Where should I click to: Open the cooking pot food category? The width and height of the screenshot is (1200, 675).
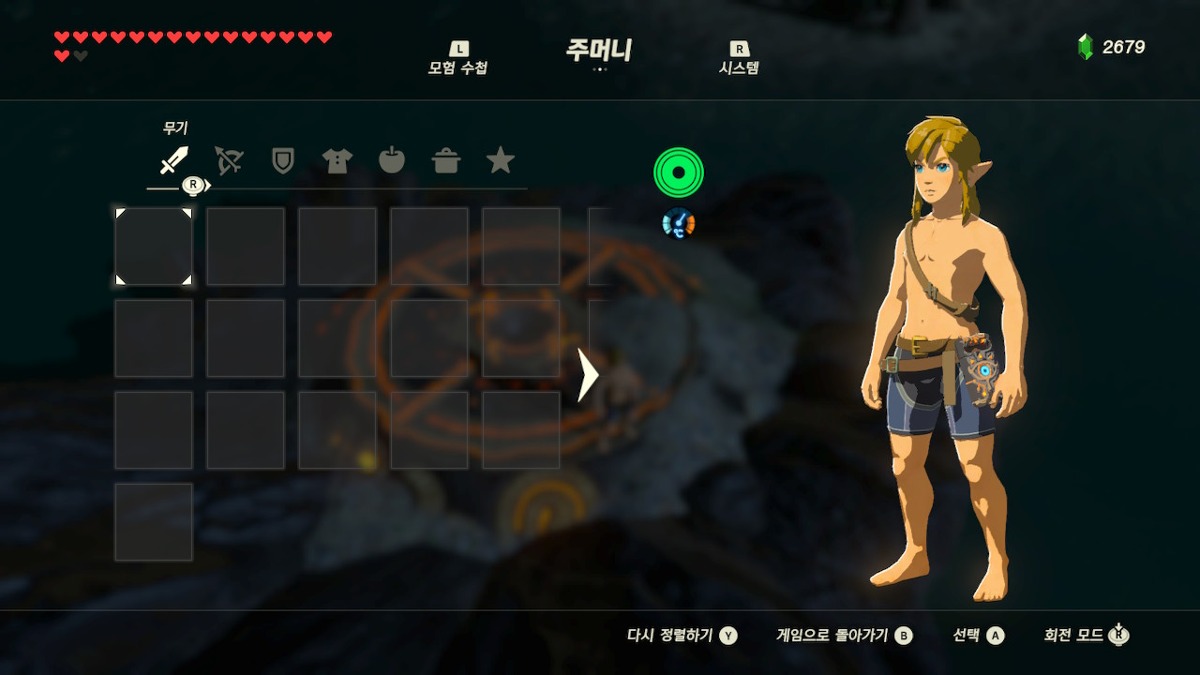(446, 160)
